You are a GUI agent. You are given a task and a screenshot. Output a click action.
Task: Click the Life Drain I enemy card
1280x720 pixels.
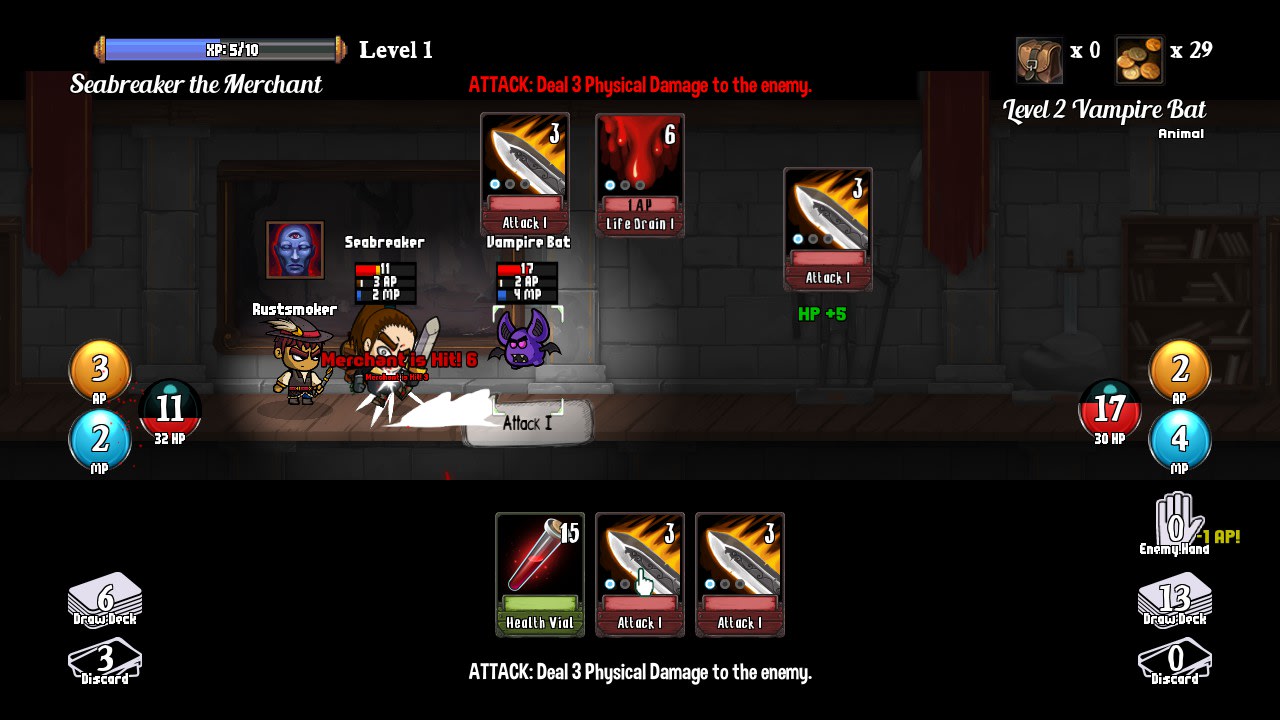[x=639, y=172]
